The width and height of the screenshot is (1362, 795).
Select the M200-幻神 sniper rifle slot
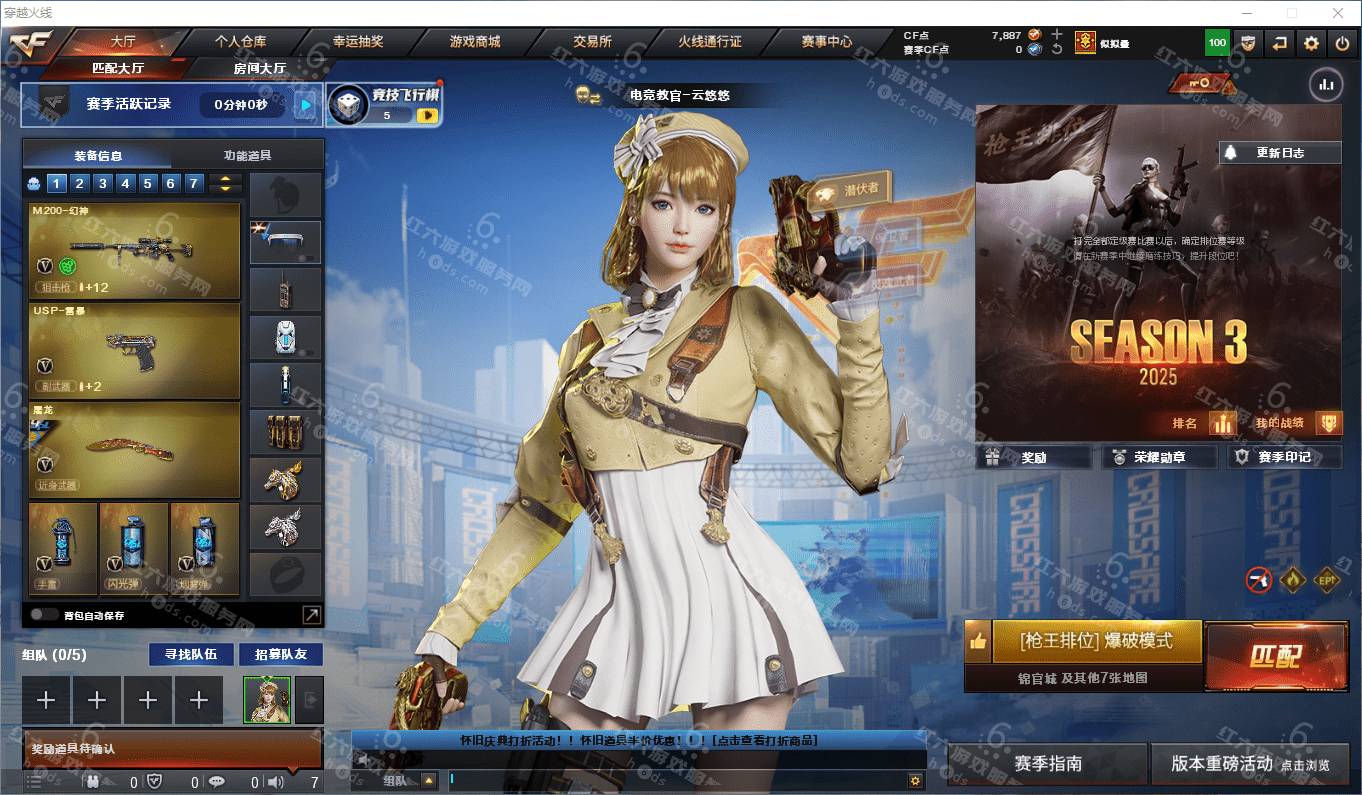tap(135, 251)
